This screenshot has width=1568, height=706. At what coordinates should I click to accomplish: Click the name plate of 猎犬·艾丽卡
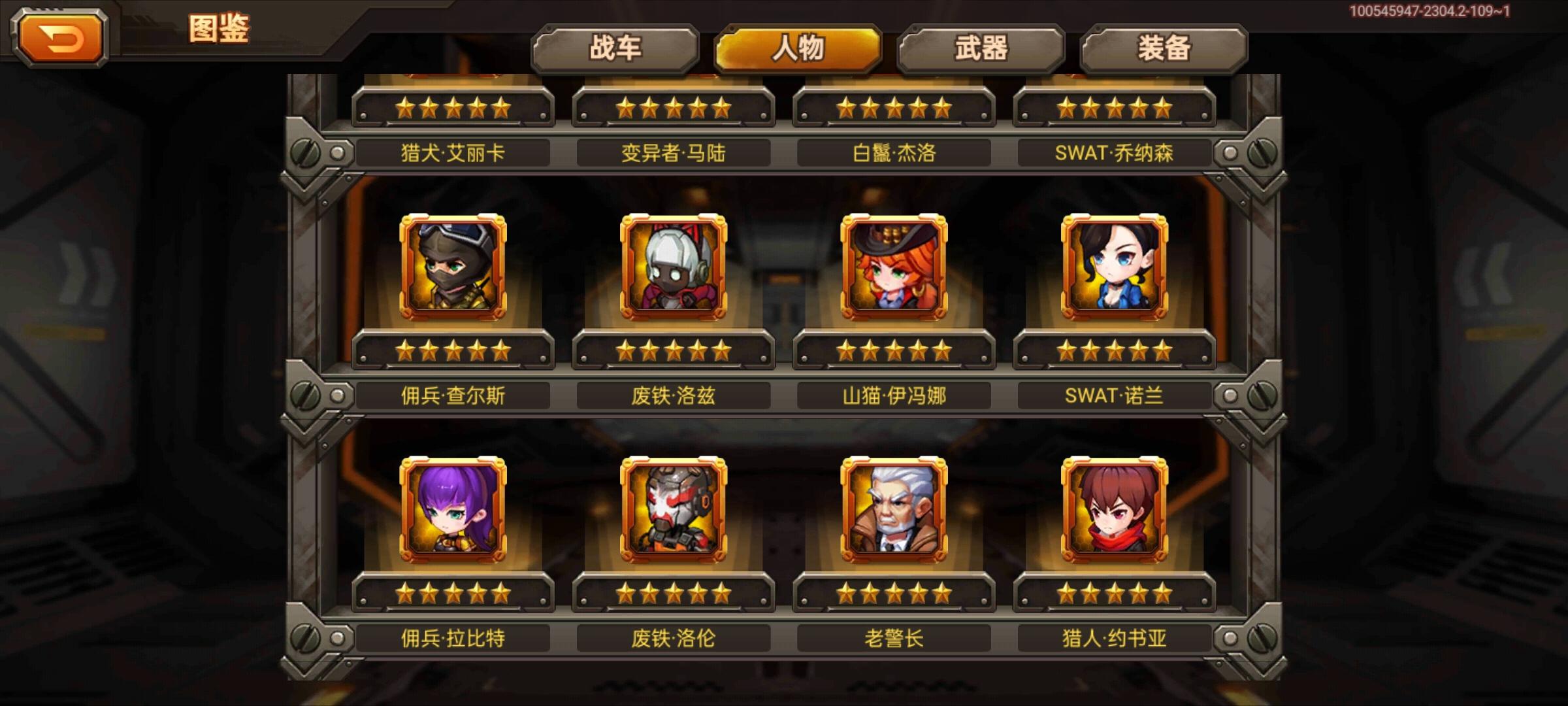click(x=452, y=152)
